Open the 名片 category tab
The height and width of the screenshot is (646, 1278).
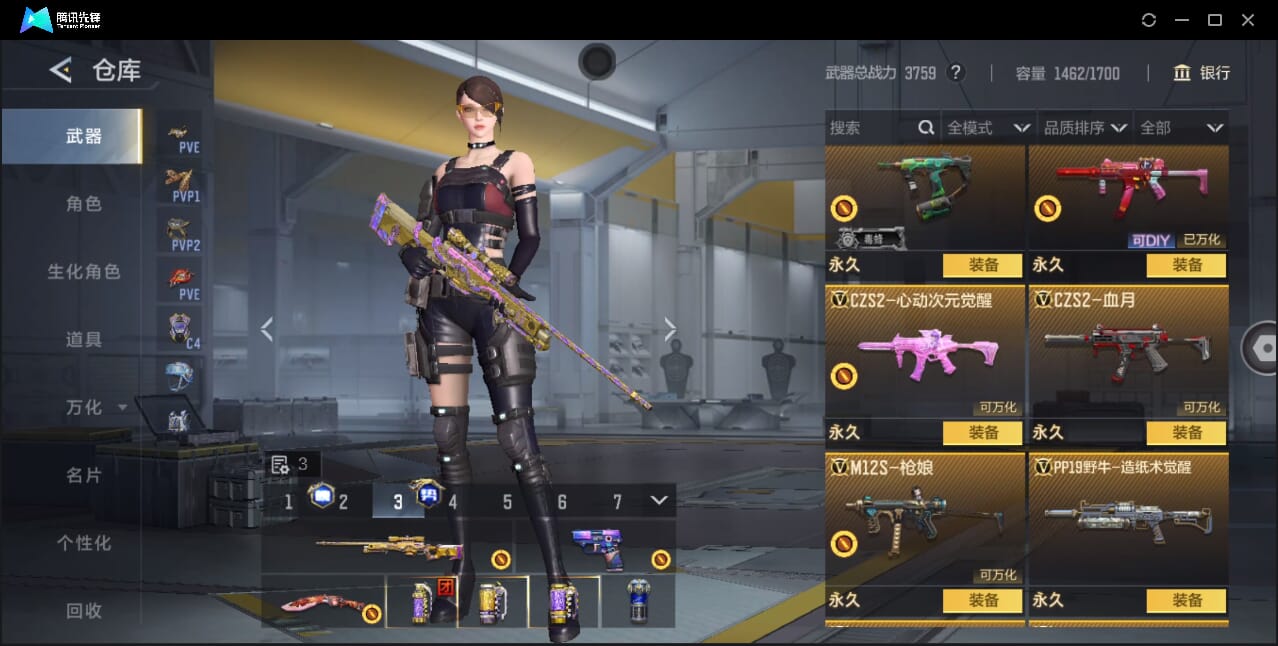click(84, 475)
